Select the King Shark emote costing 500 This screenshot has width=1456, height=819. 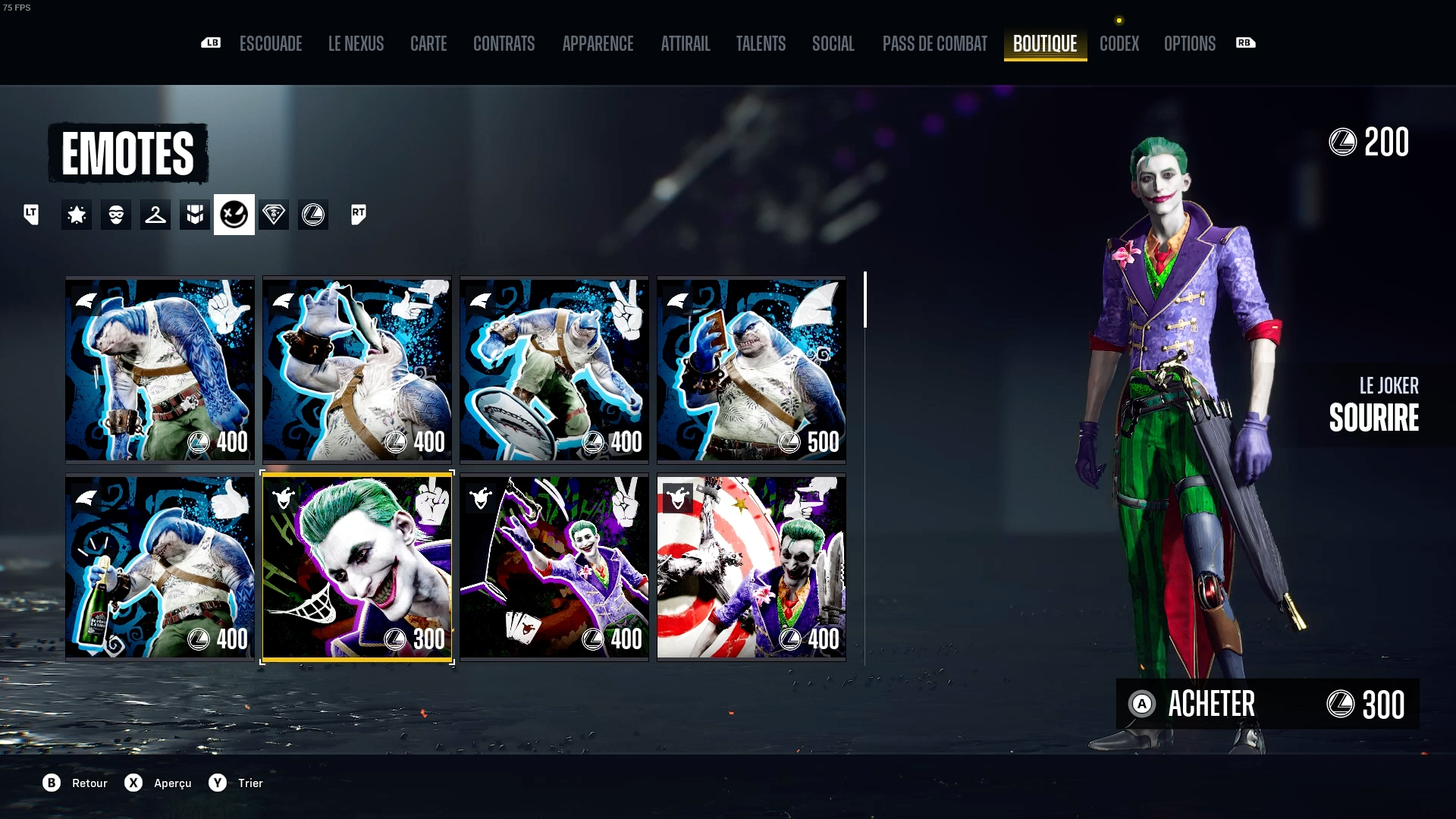(x=751, y=369)
